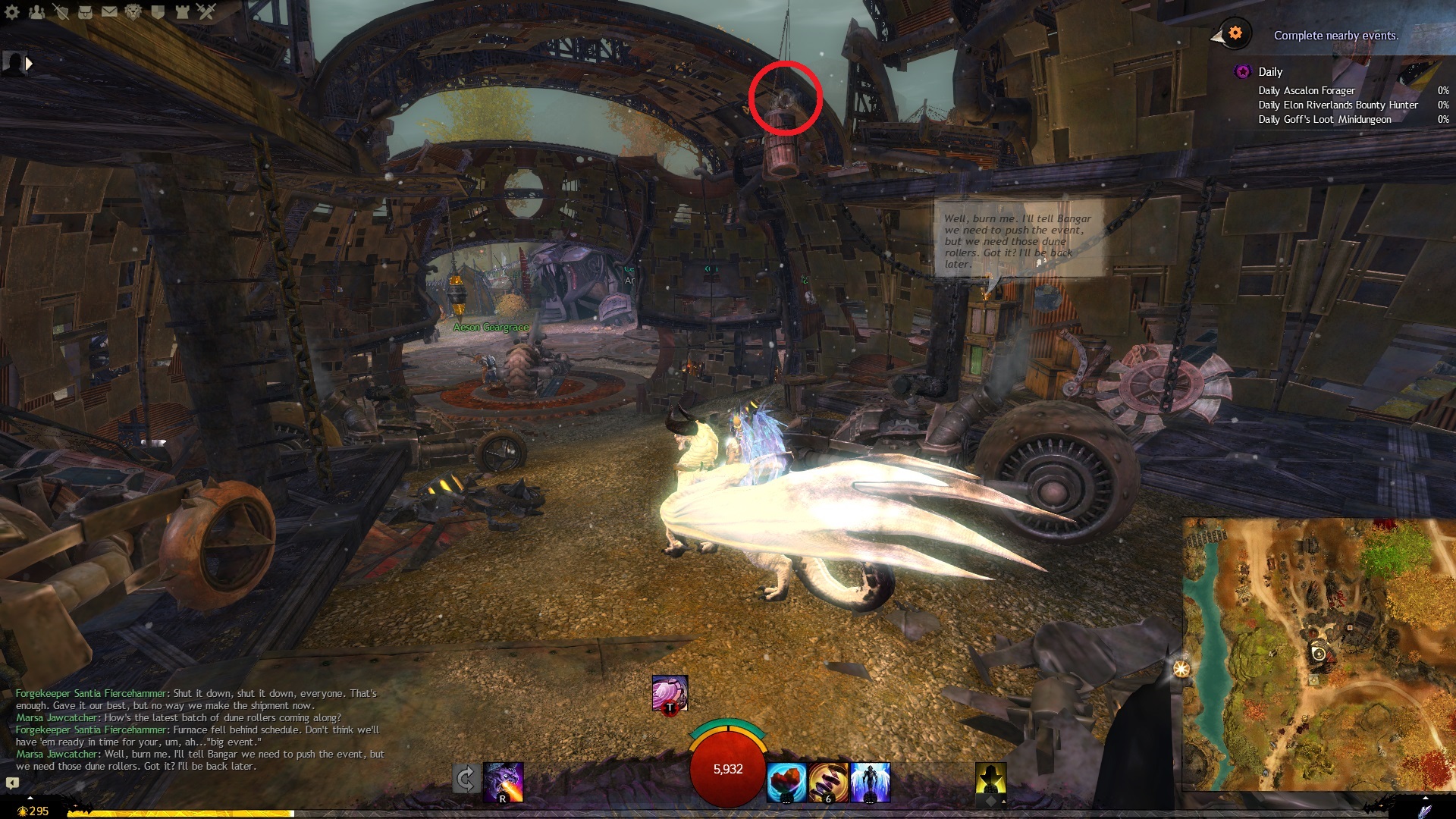Image resolution: width=1456 pixels, height=819 pixels.
Task: Open the guild shield panel
Action: point(158,11)
